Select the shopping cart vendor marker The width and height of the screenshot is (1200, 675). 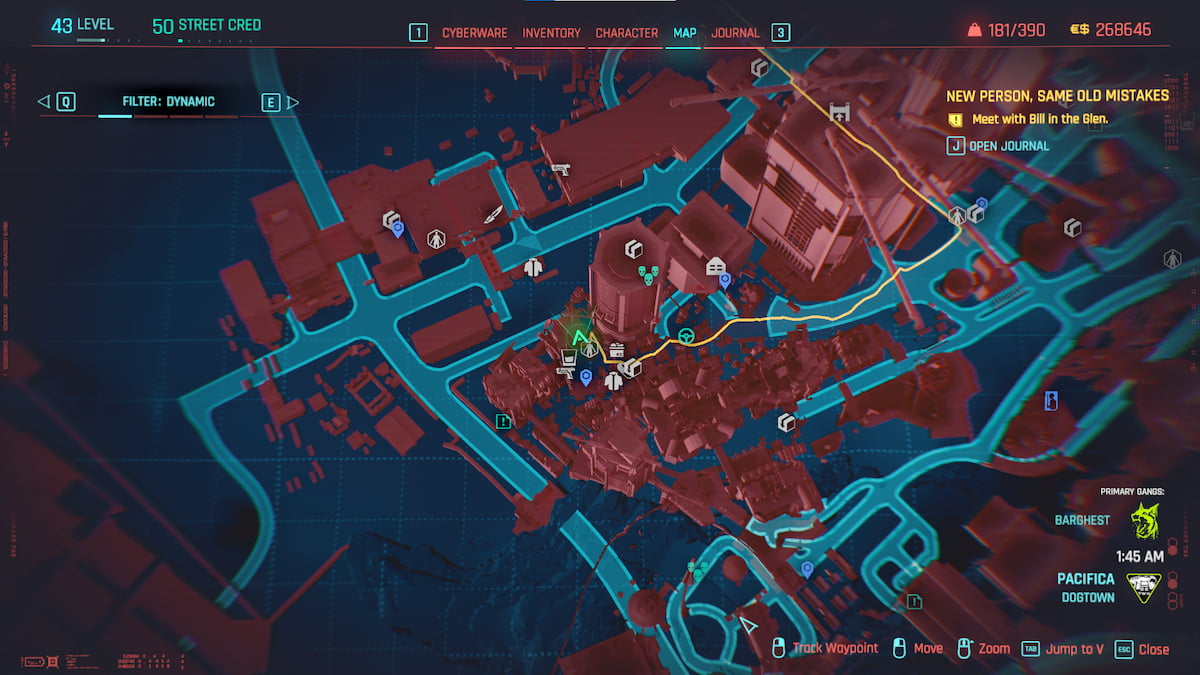[569, 355]
